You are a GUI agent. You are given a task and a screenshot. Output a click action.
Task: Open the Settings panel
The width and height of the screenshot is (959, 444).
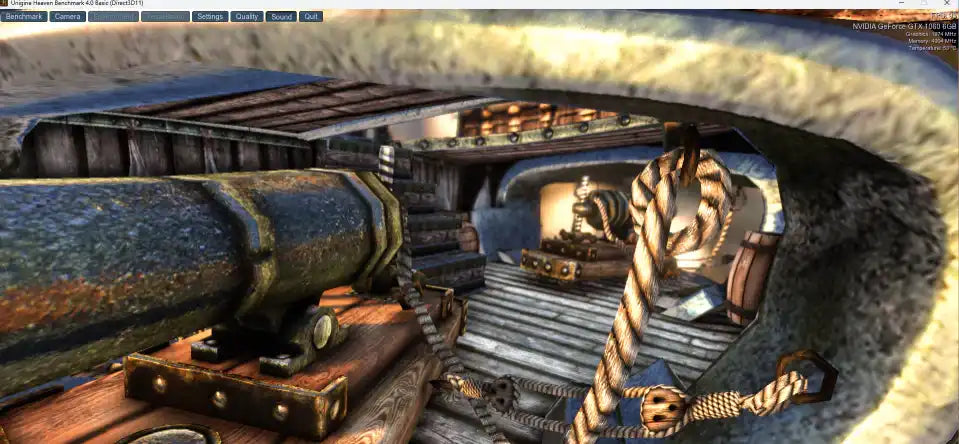coord(209,17)
